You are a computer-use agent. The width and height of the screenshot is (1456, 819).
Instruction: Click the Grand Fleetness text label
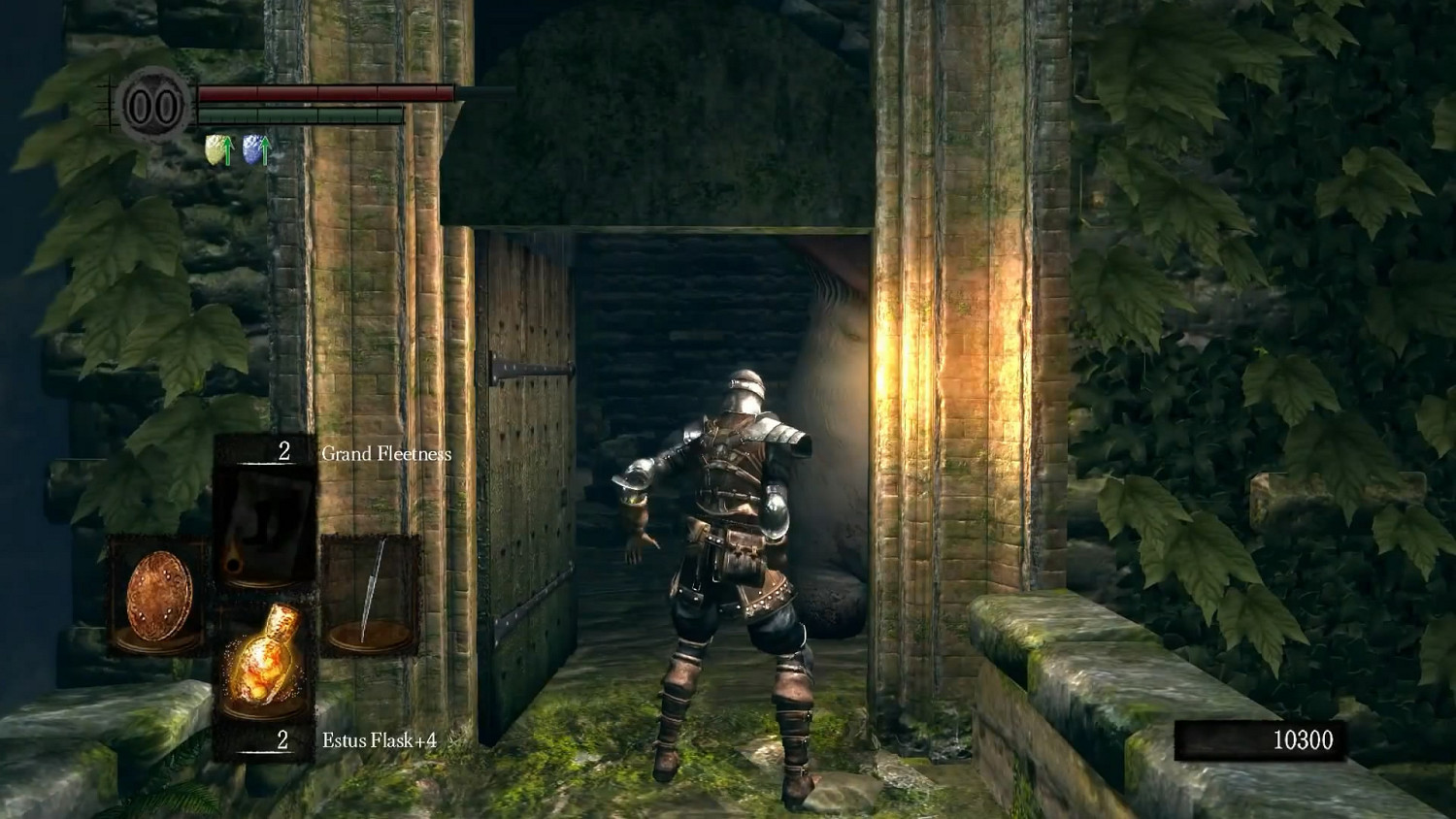coord(385,452)
